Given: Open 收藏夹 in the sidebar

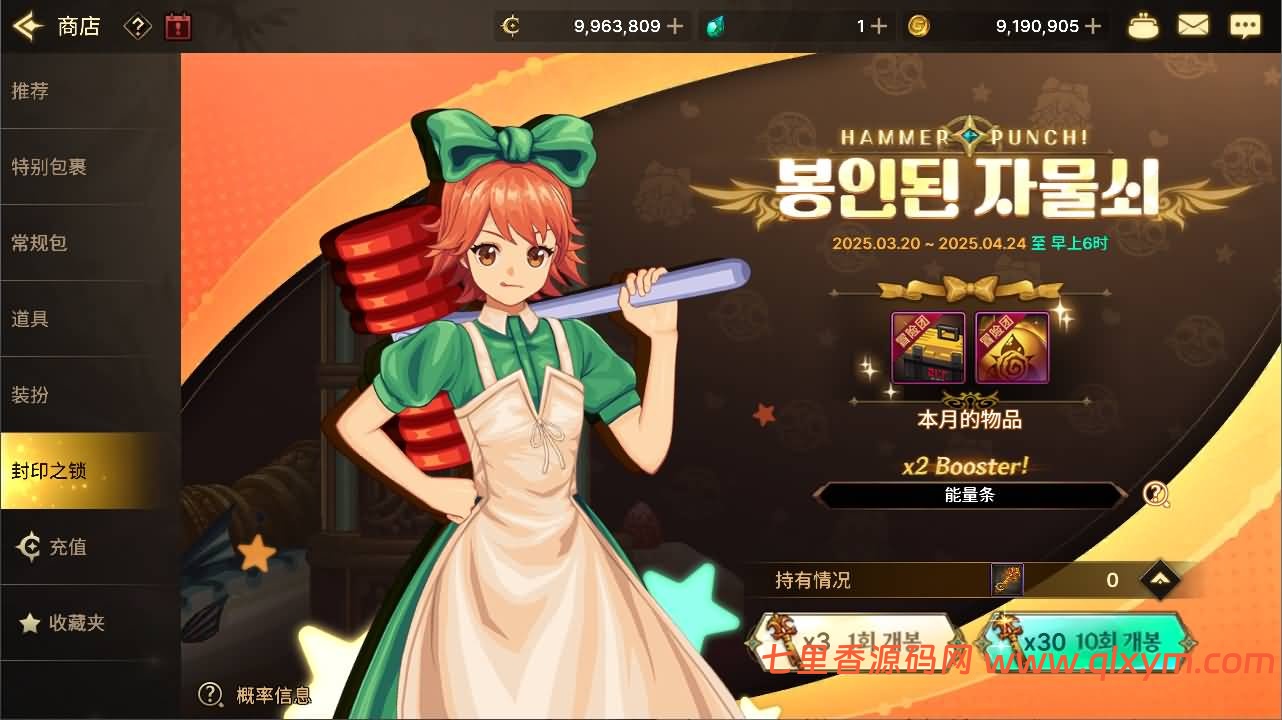Looking at the screenshot, I should pyautogui.click(x=66, y=622).
